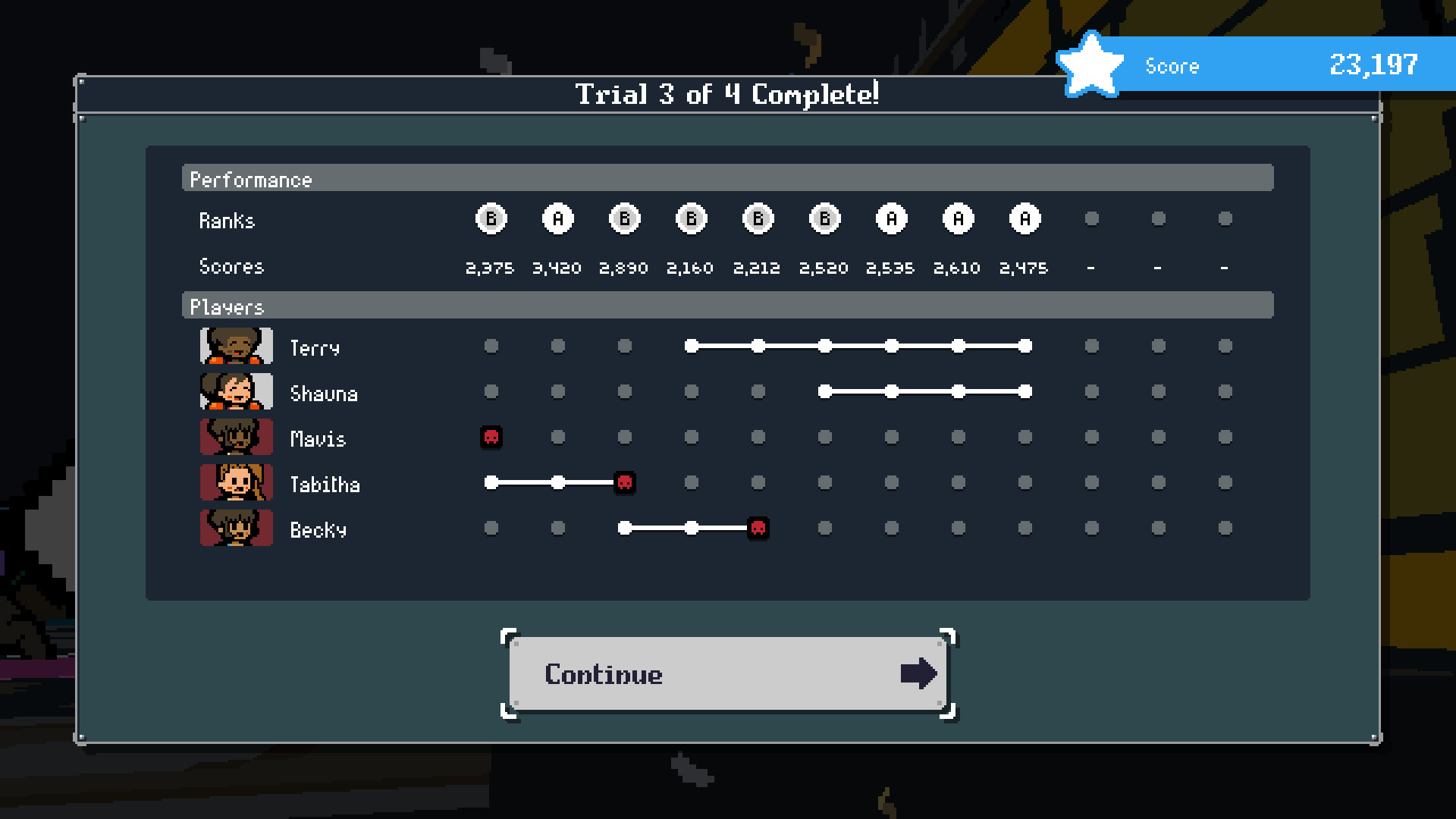Click the skull icon ending Tabitha's streak
This screenshot has height=819, width=1456.
[x=624, y=482]
